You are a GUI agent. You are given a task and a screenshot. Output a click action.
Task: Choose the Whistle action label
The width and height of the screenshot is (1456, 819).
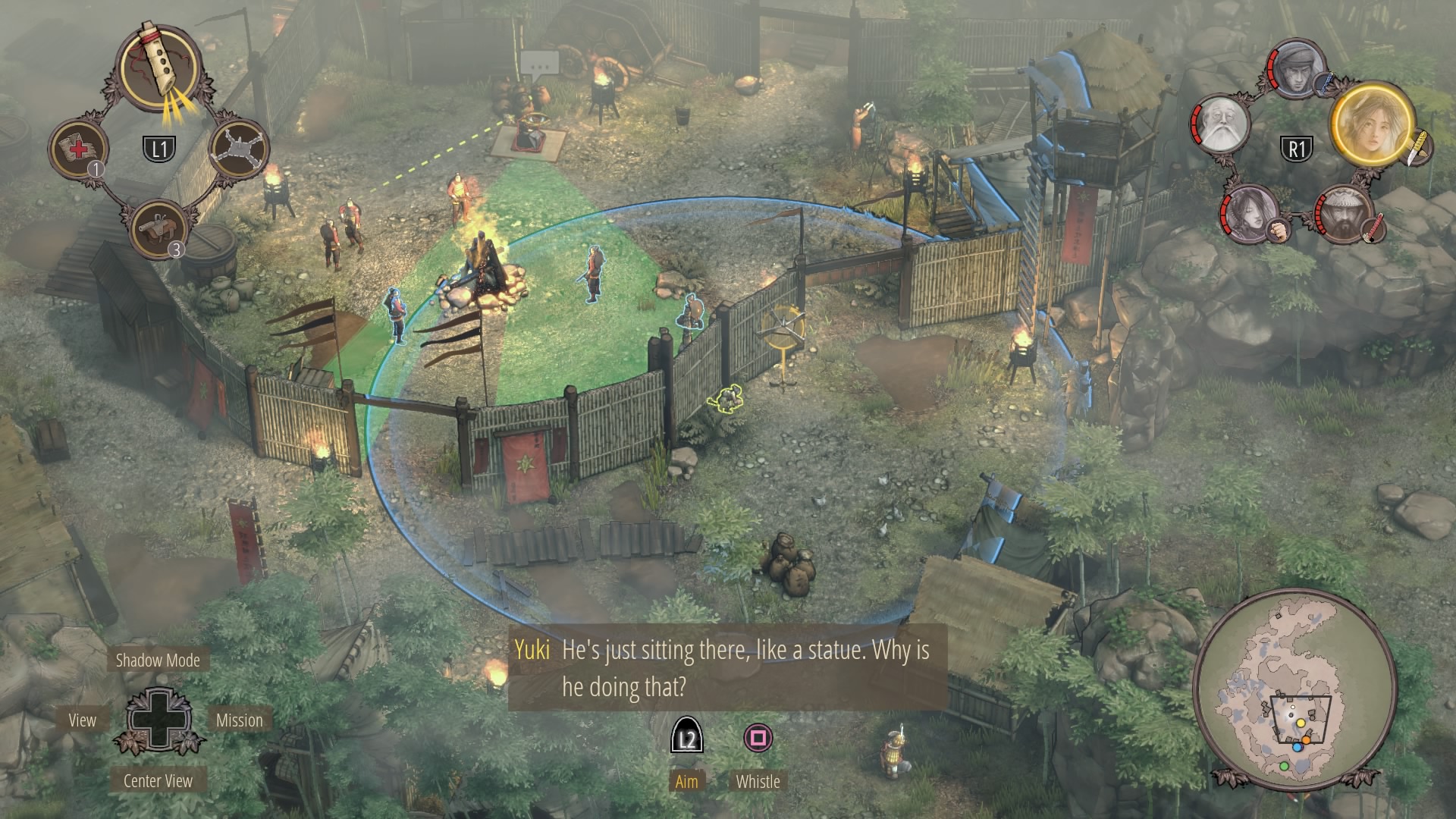click(758, 782)
